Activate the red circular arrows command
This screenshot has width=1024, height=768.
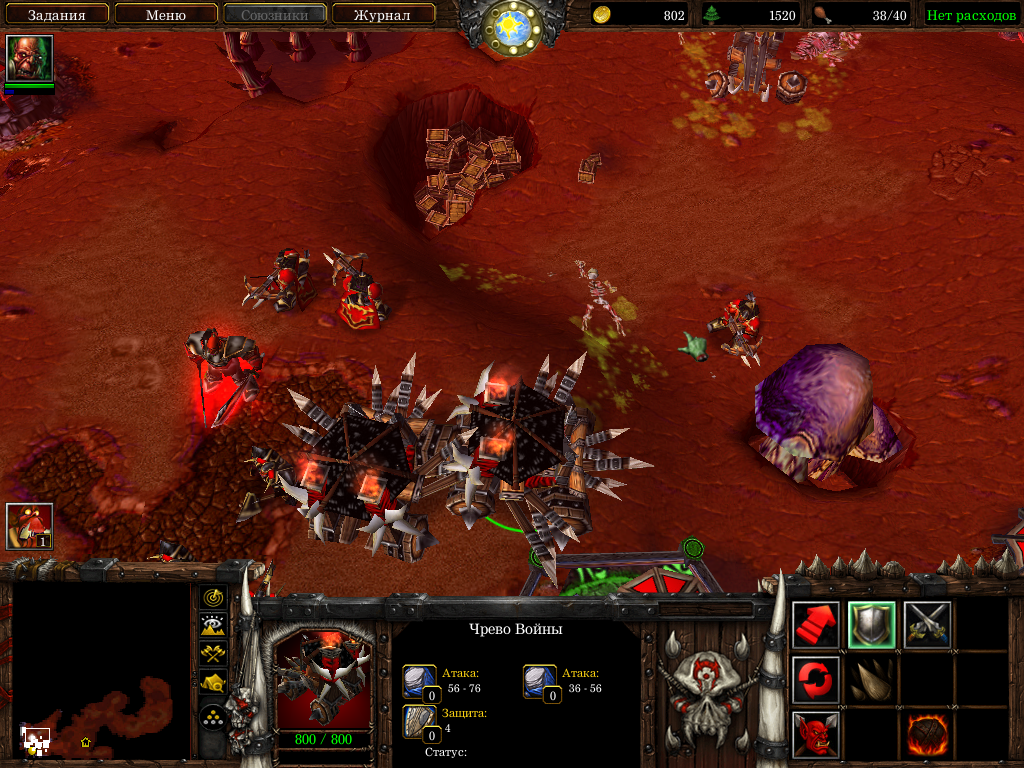pyautogui.click(x=816, y=680)
